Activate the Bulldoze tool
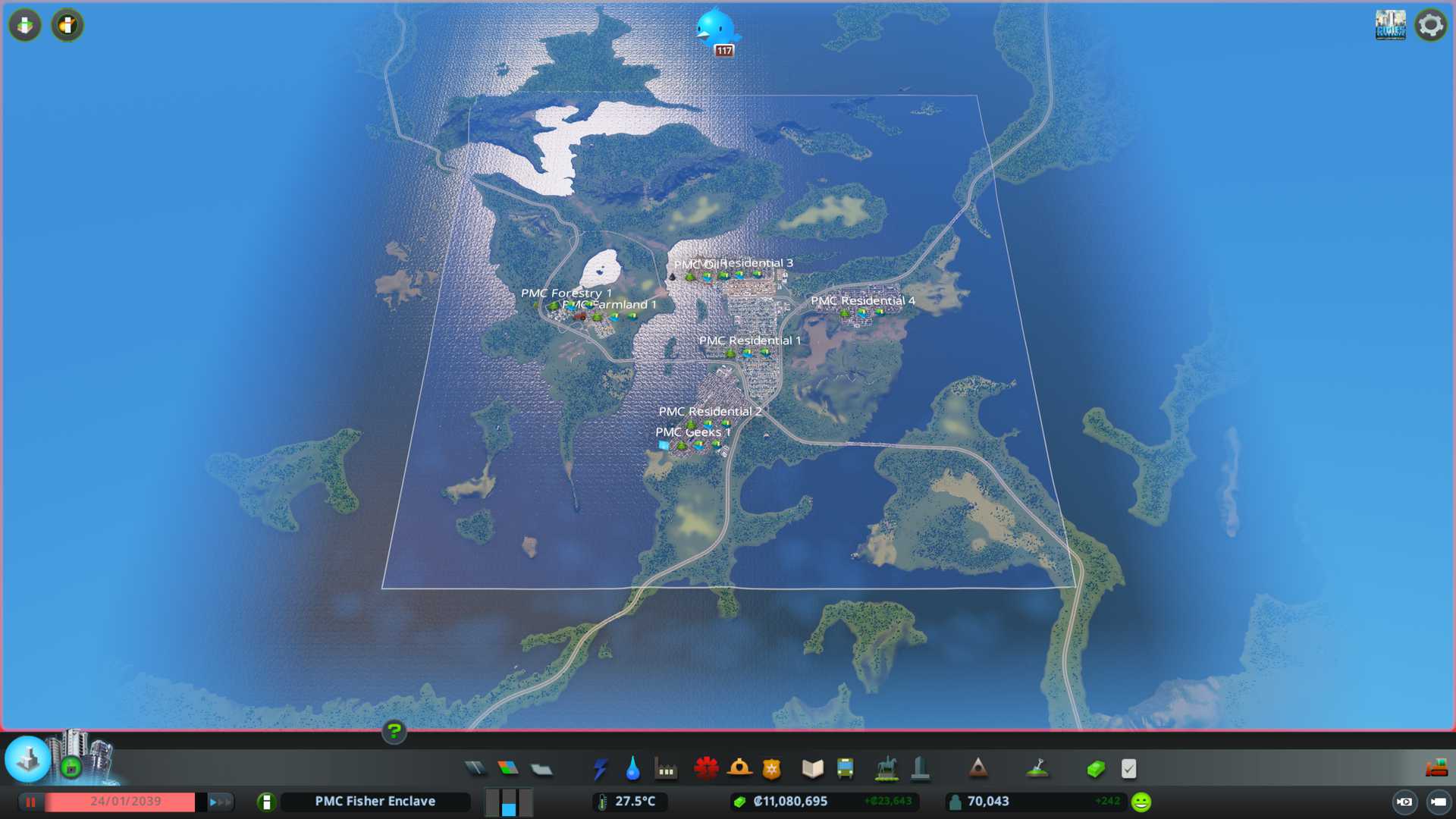This screenshot has height=819, width=1456. pyautogui.click(x=1436, y=769)
